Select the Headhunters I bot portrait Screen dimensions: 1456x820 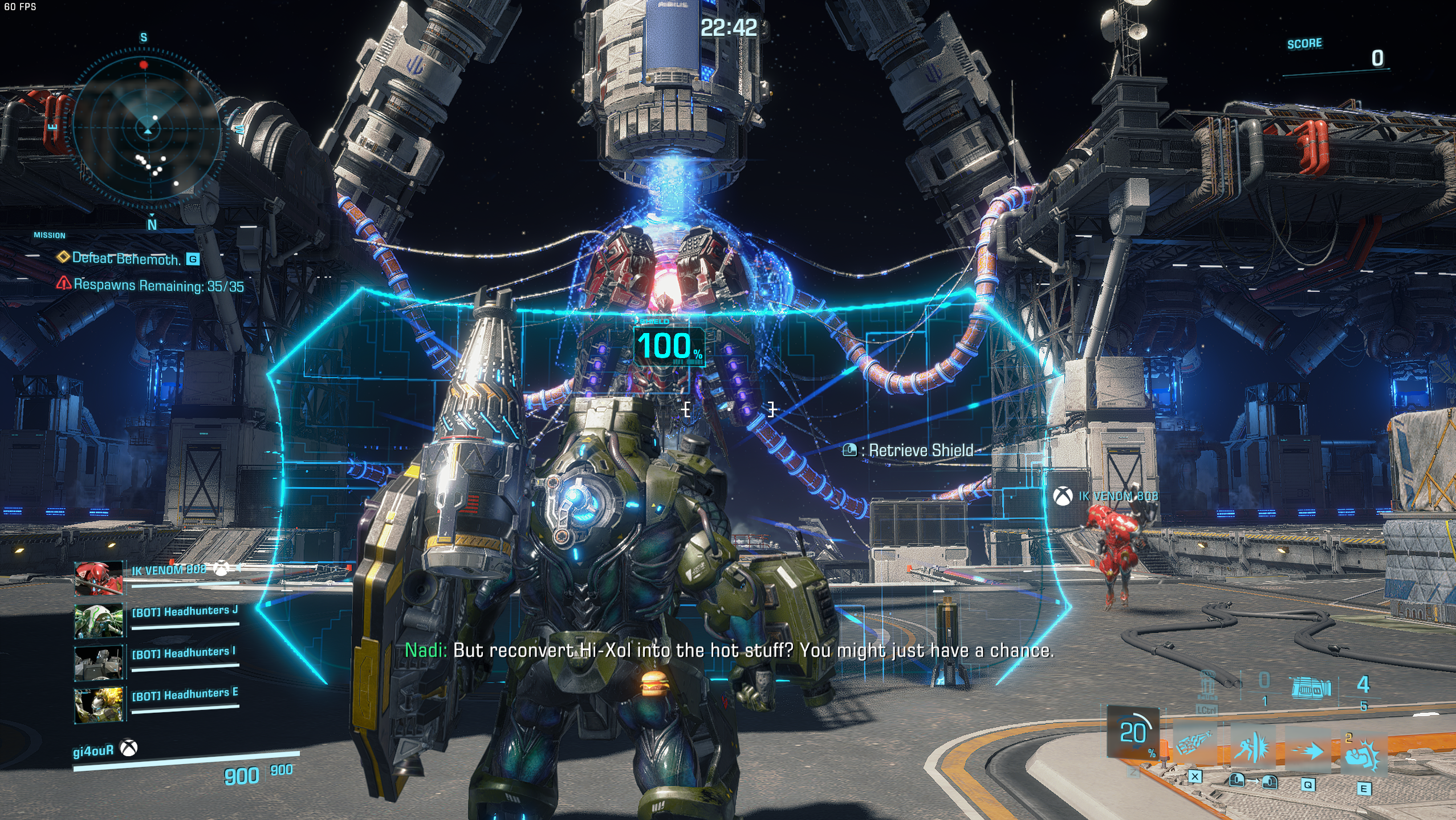pos(99,663)
